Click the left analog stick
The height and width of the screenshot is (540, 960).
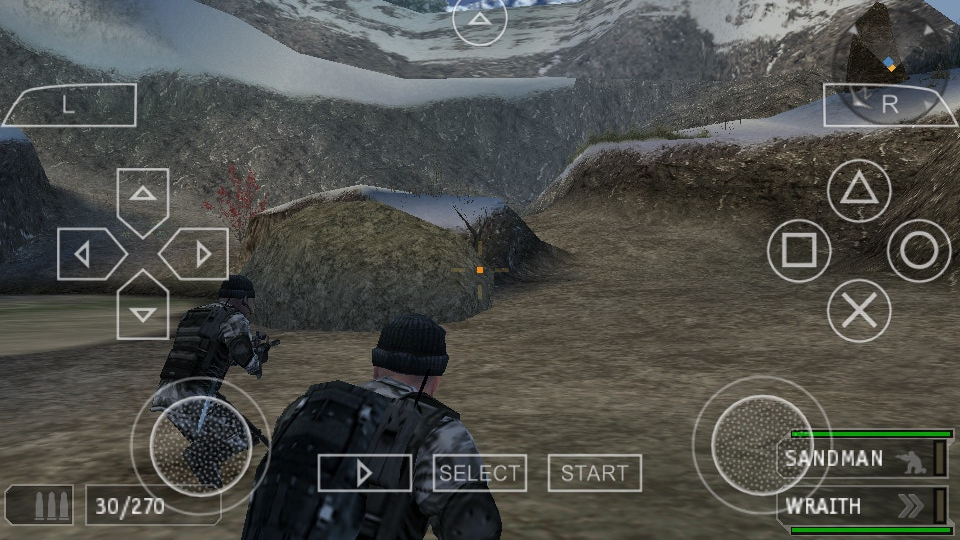click(200, 446)
